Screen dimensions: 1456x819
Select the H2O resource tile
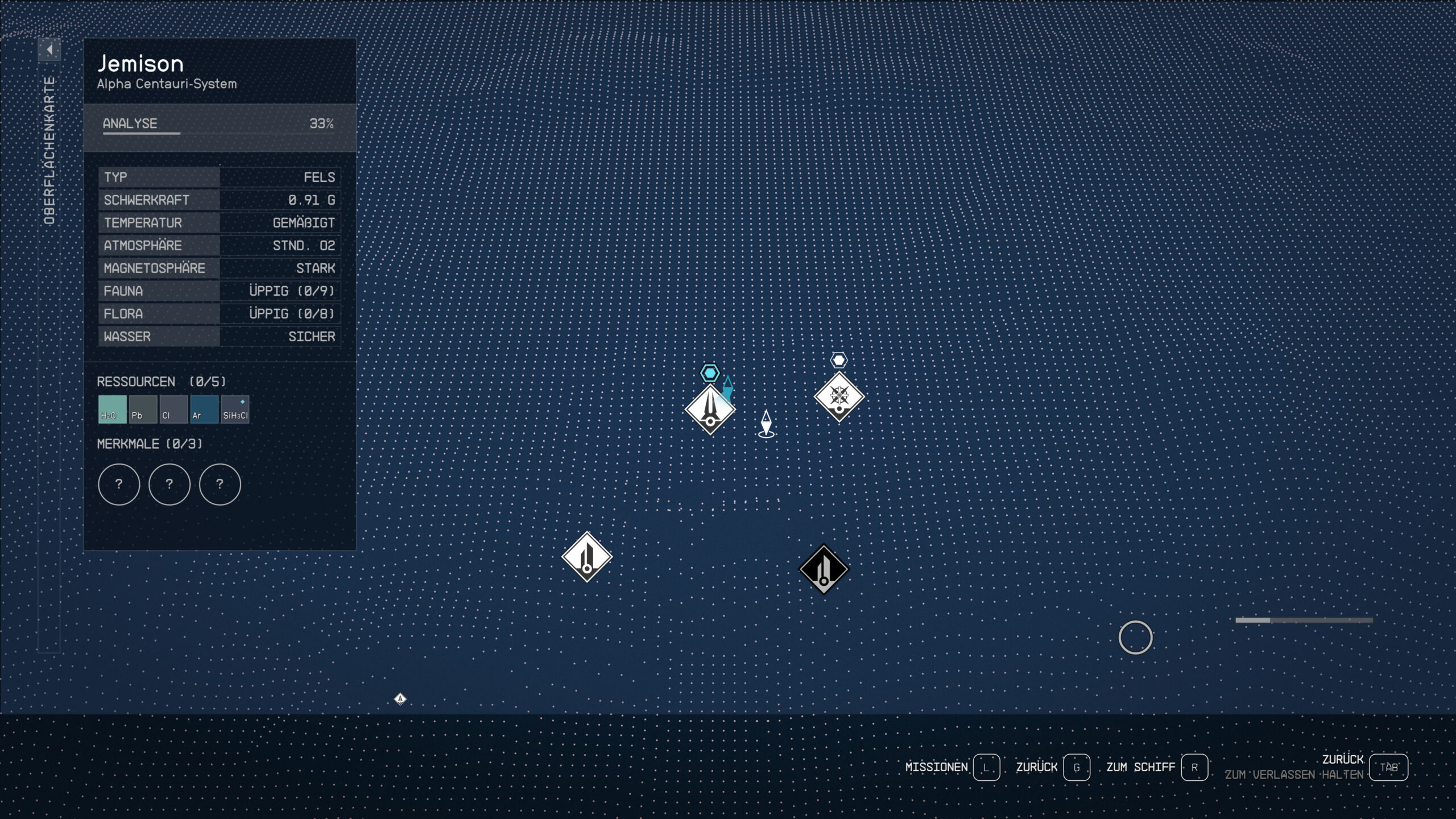coord(112,409)
